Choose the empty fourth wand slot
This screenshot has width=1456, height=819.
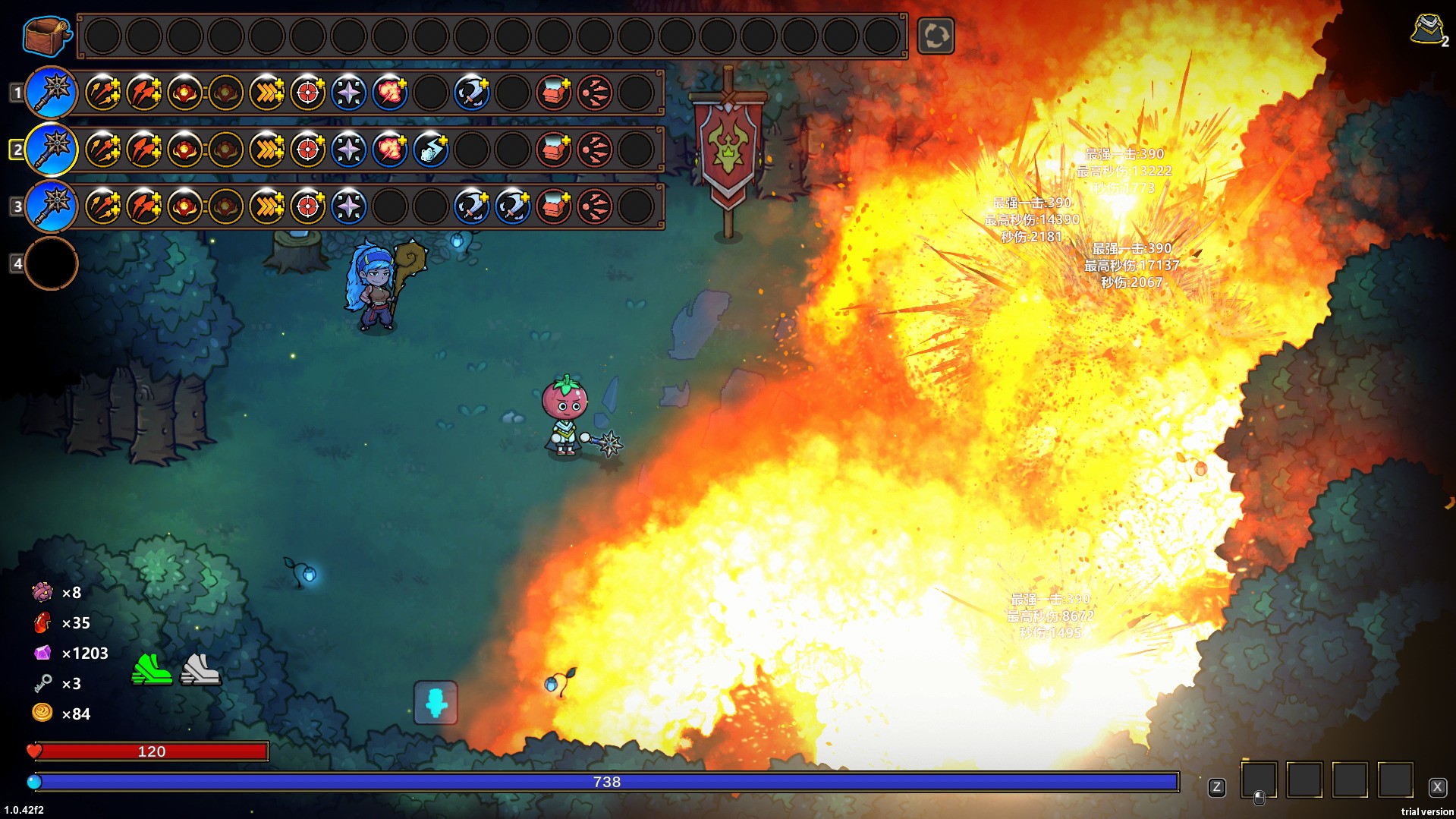[x=52, y=263]
